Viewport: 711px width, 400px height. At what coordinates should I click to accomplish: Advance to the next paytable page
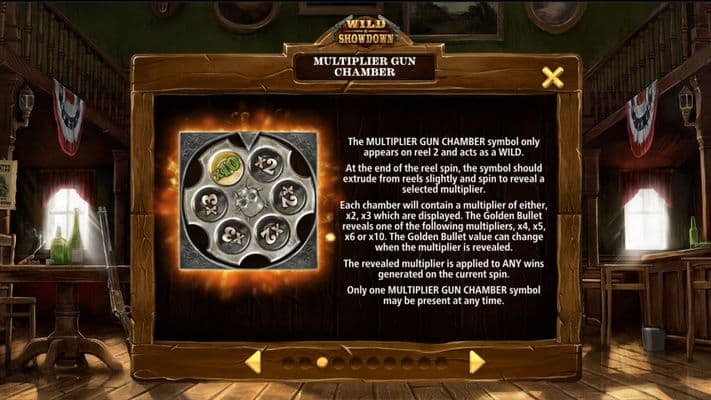coord(476,362)
